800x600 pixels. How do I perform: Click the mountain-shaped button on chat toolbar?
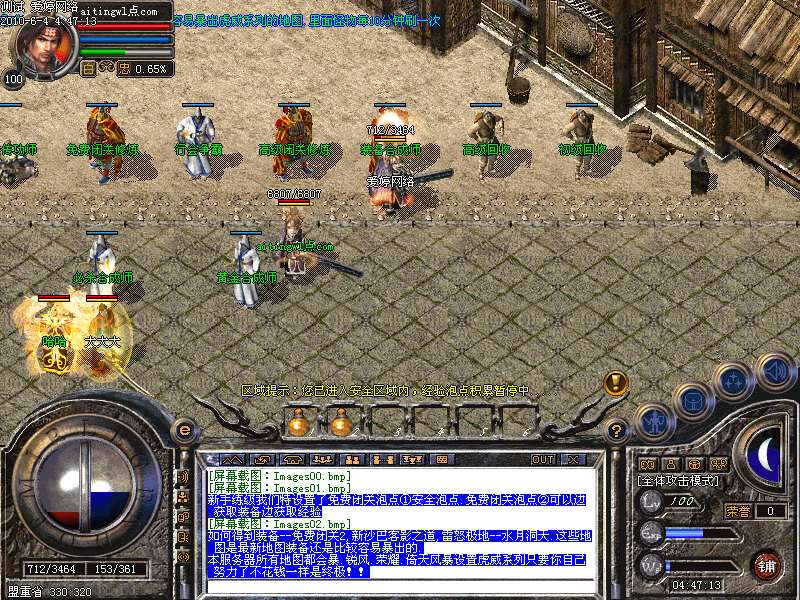[233, 459]
